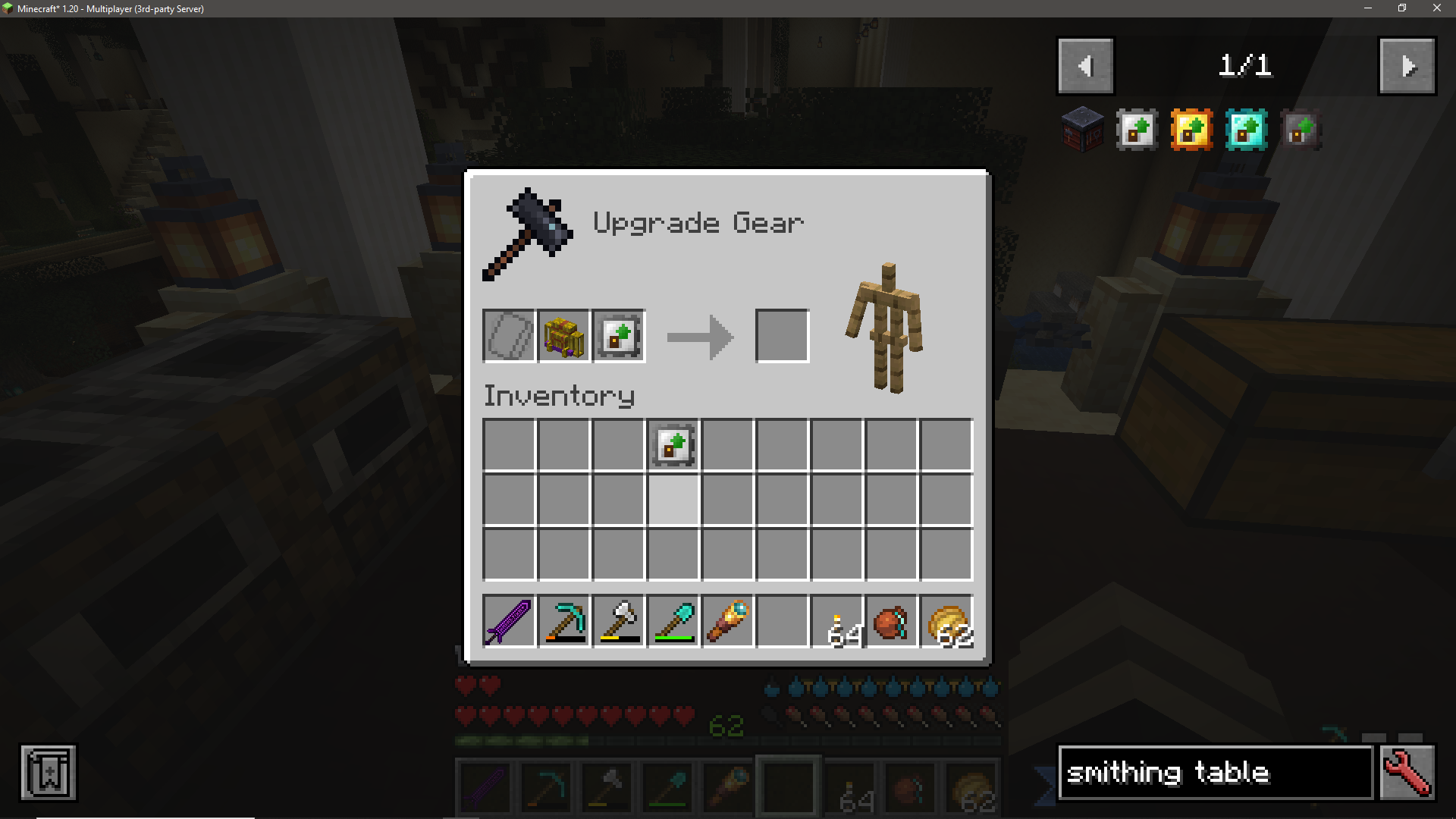Click the spyglass in the hotbar

point(727,622)
